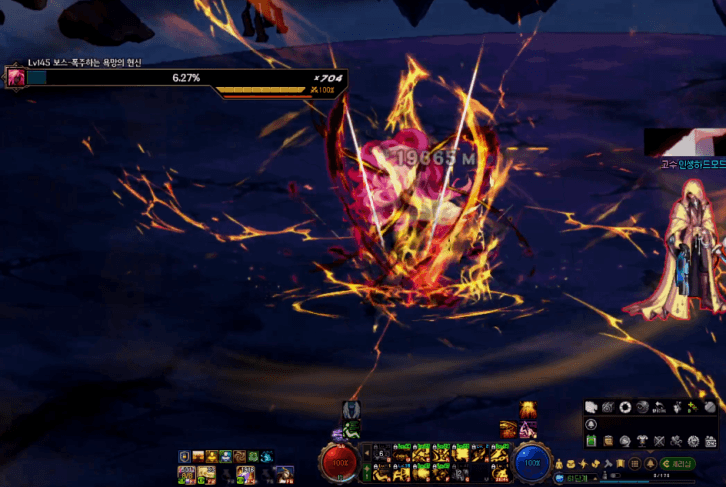
Task: Open the scroll quest icon in the panel
Action: point(609,440)
